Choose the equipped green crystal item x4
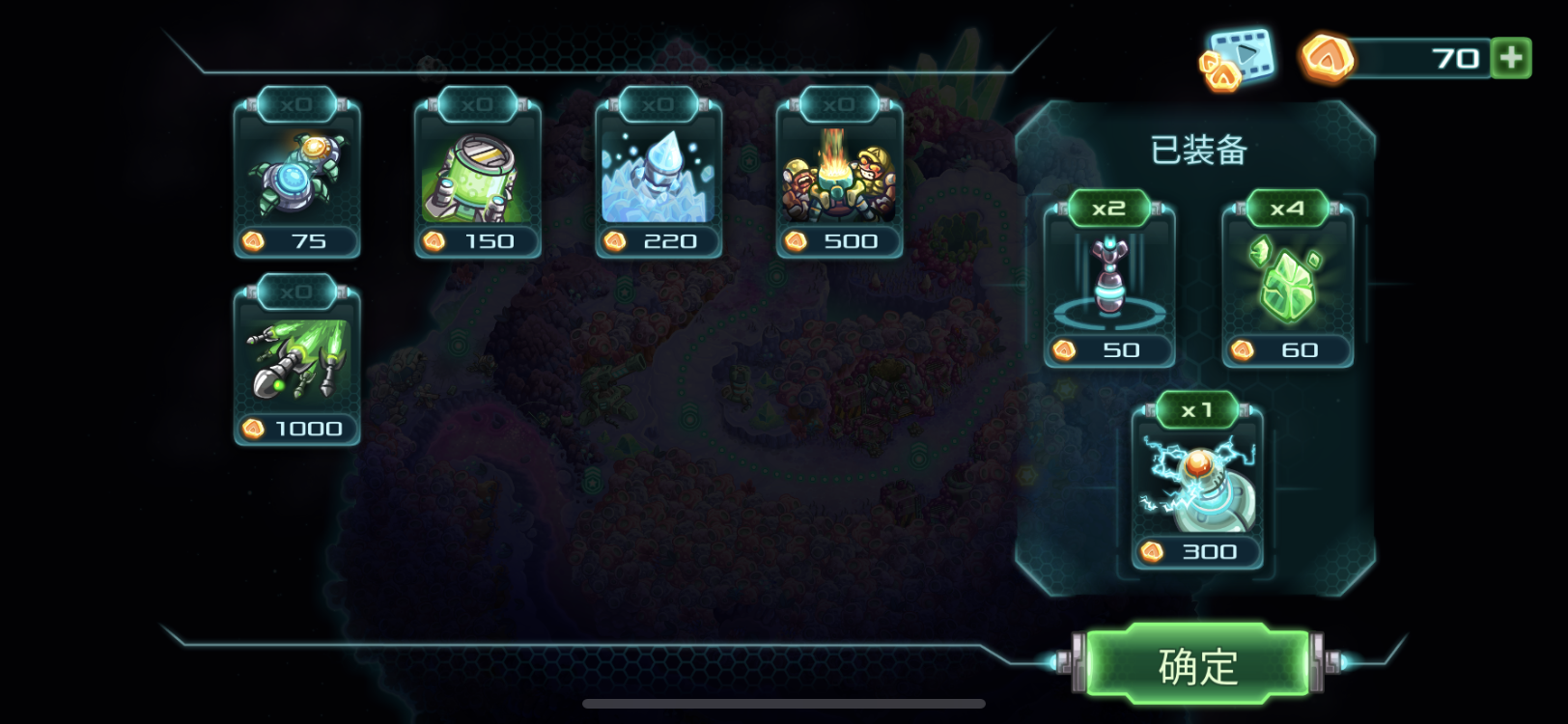 tap(1288, 287)
